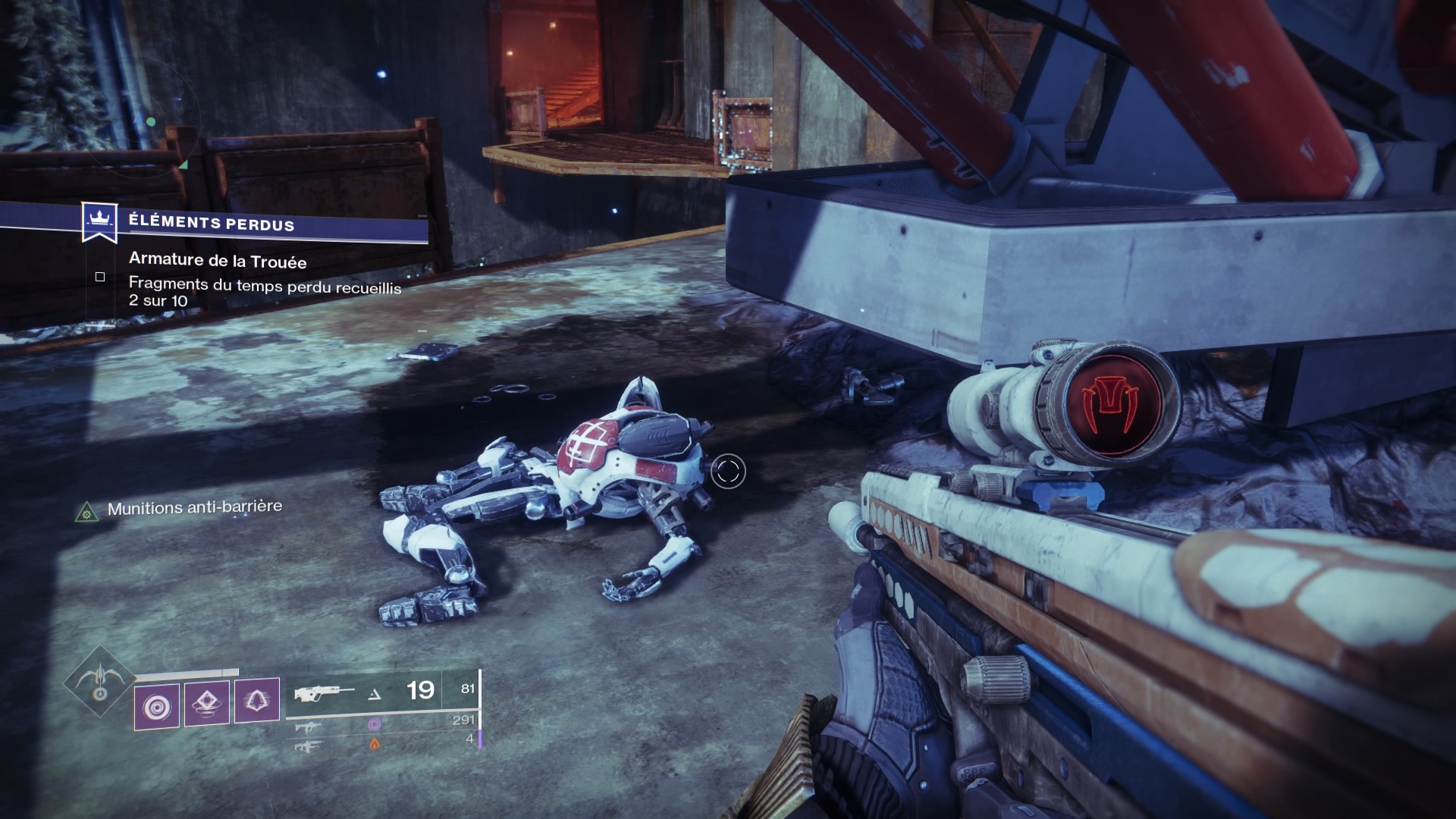Switch to the second weapon with void symbol
This screenshot has height=819, width=1456.
(308, 726)
